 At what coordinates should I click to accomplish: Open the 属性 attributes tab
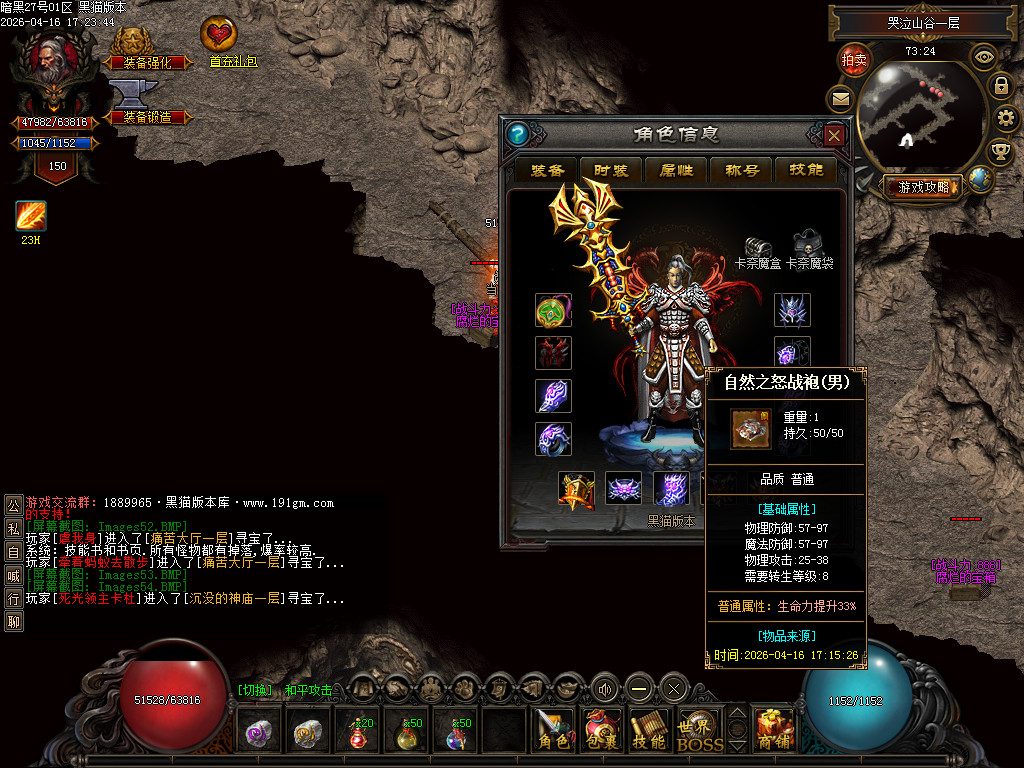[676, 170]
